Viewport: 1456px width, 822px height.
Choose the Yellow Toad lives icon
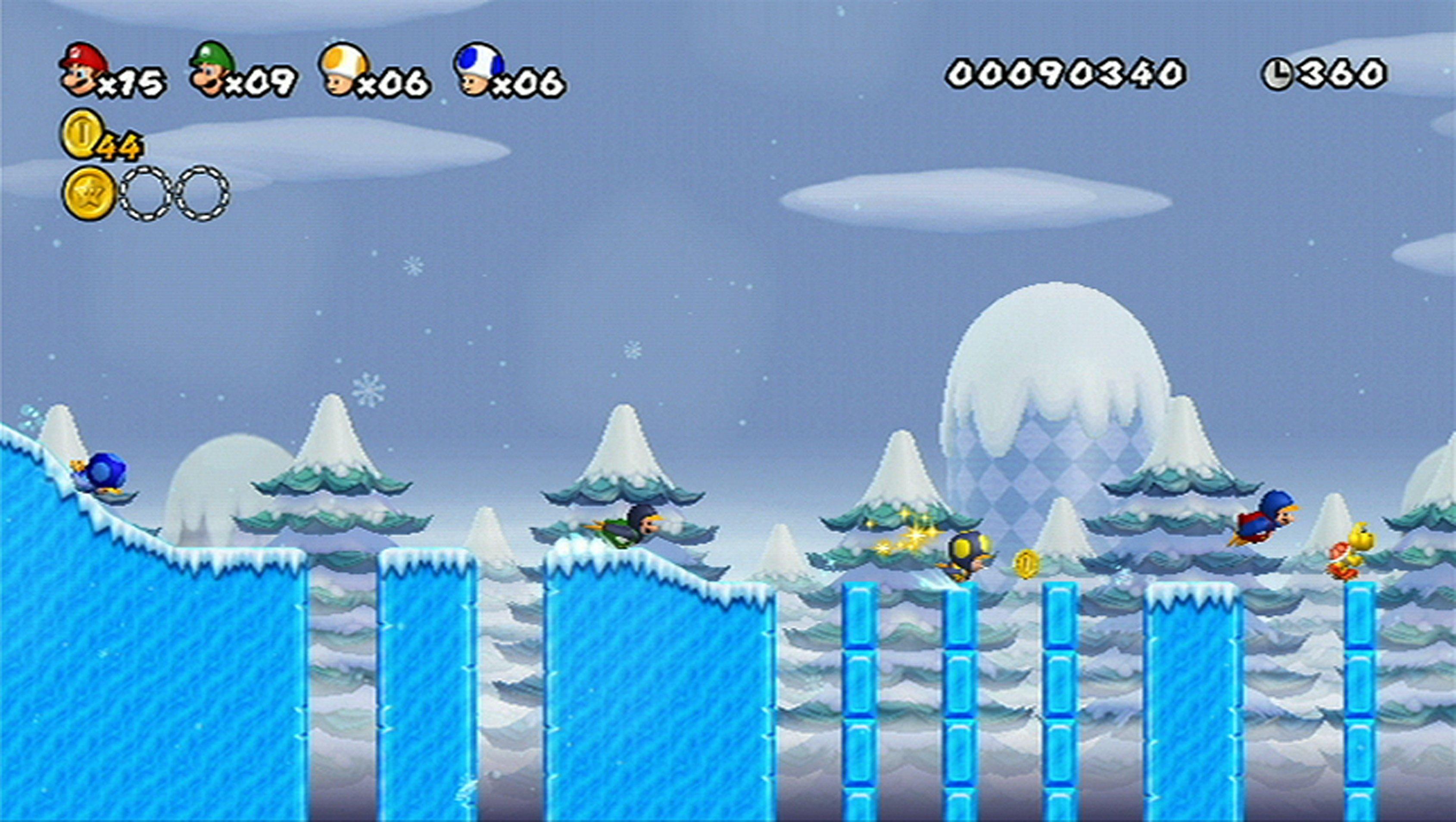(x=344, y=68)
